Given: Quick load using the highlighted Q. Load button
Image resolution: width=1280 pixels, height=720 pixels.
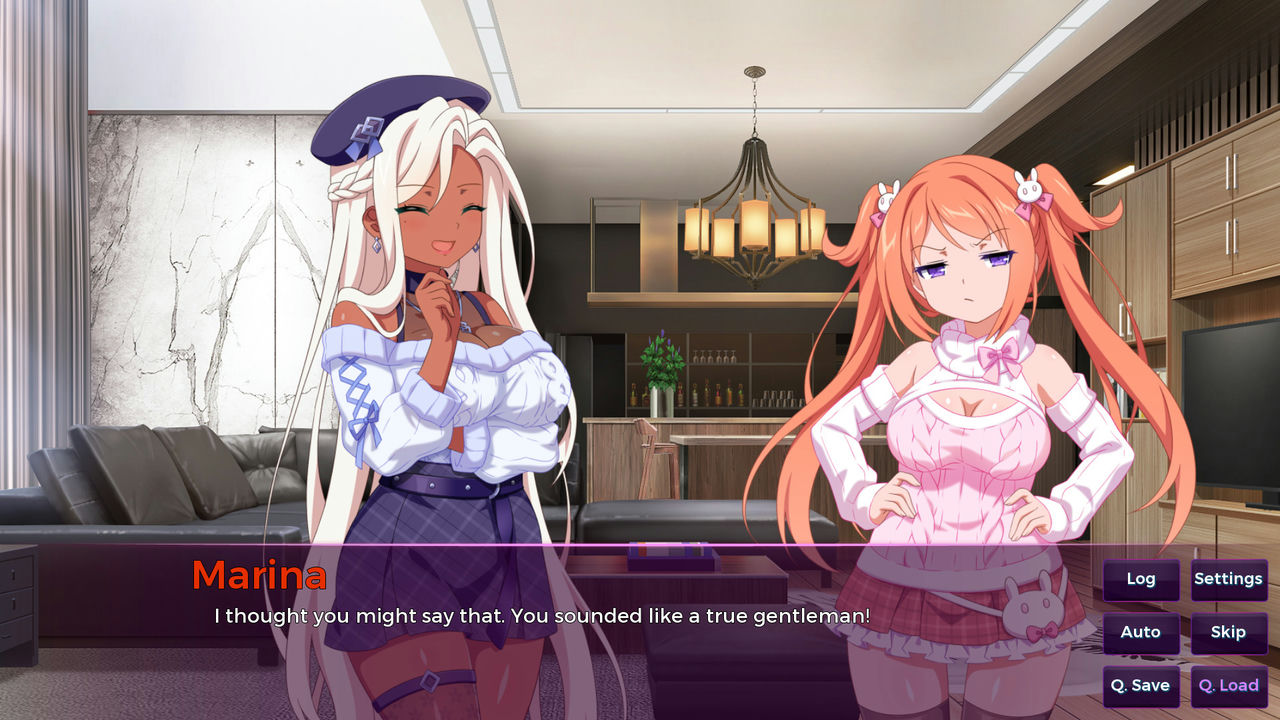Looking at the screenshot, I should [x=1229, y=686].
